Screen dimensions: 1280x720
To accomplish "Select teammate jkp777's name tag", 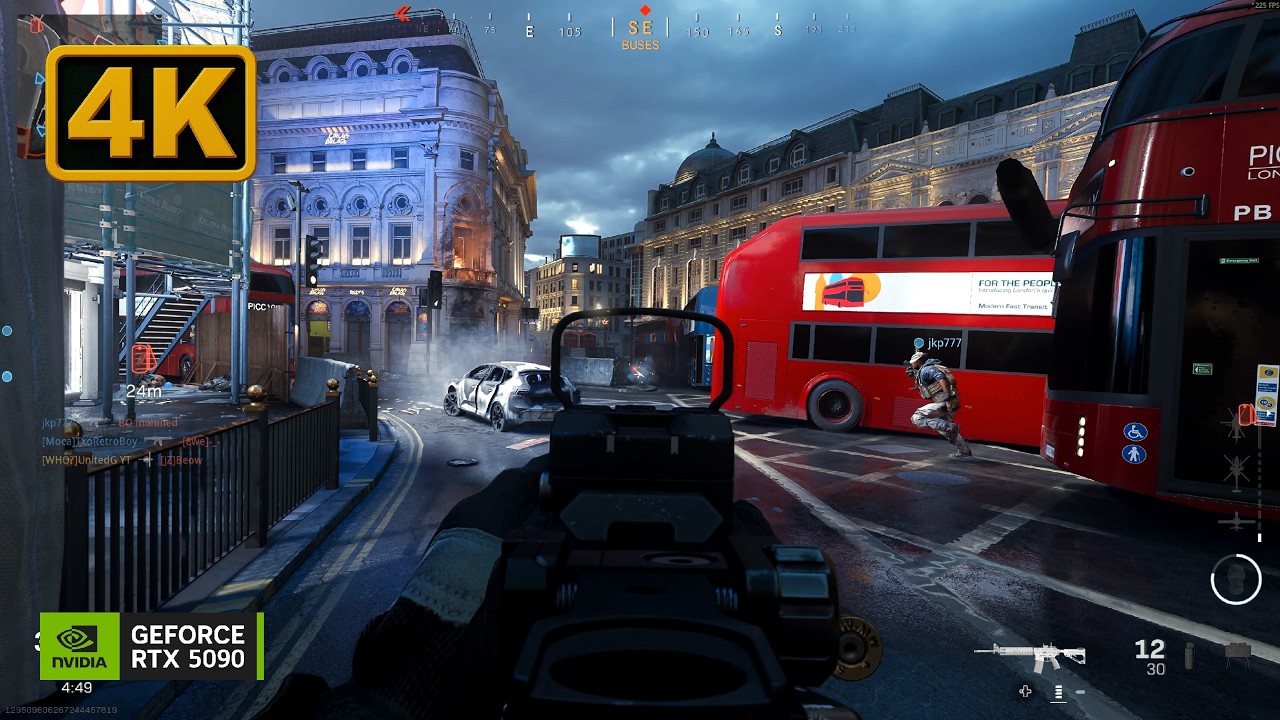I will tap(943, 343).
